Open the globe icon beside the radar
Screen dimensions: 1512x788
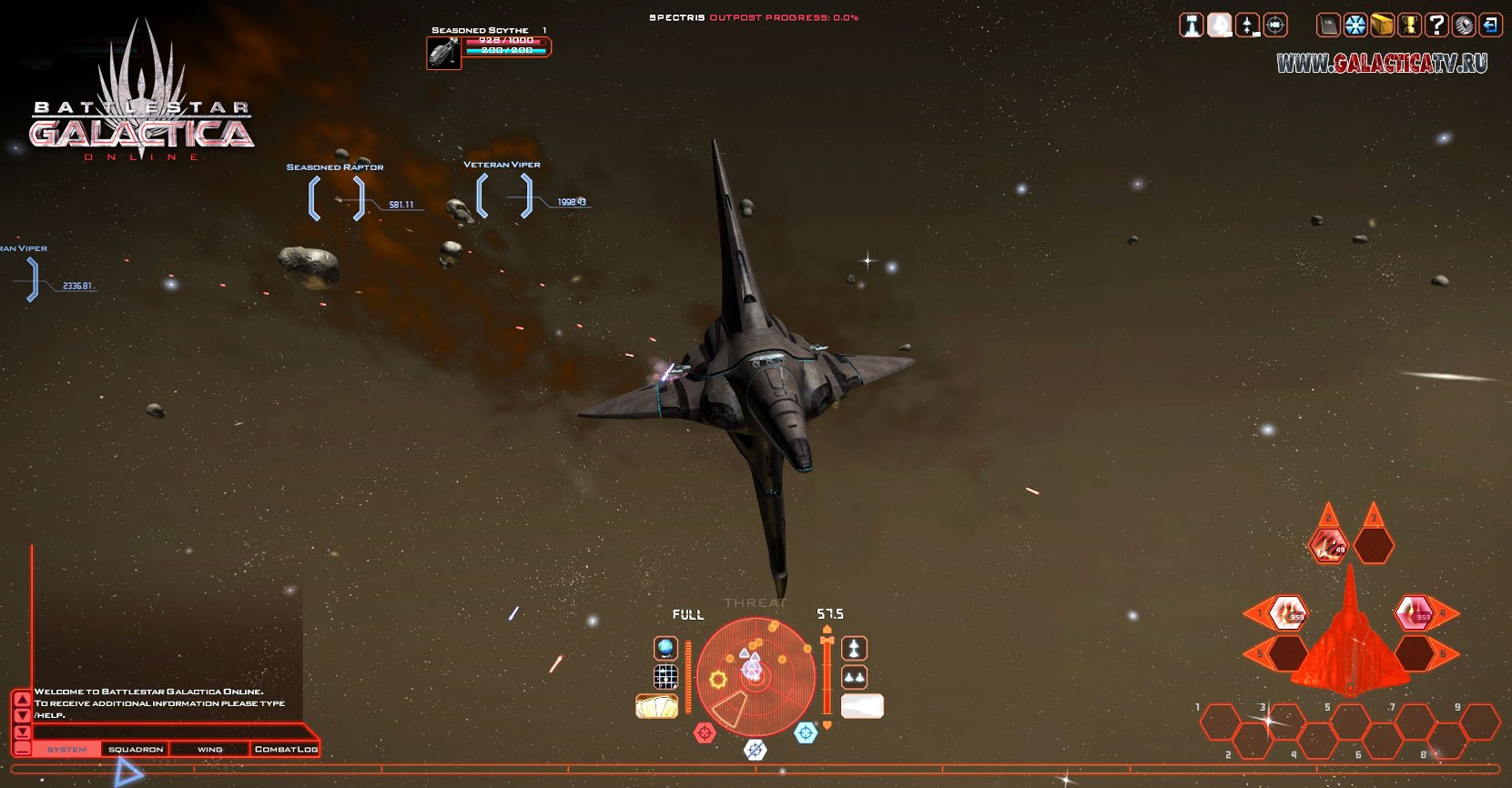[666, 648]
